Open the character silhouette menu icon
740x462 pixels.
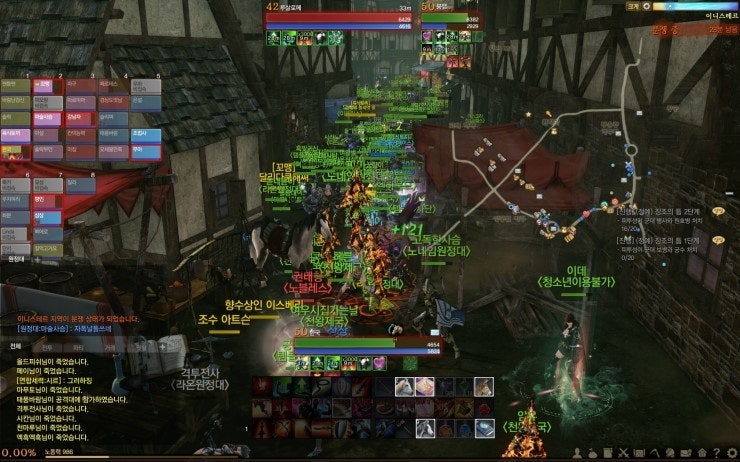point(577,453)
